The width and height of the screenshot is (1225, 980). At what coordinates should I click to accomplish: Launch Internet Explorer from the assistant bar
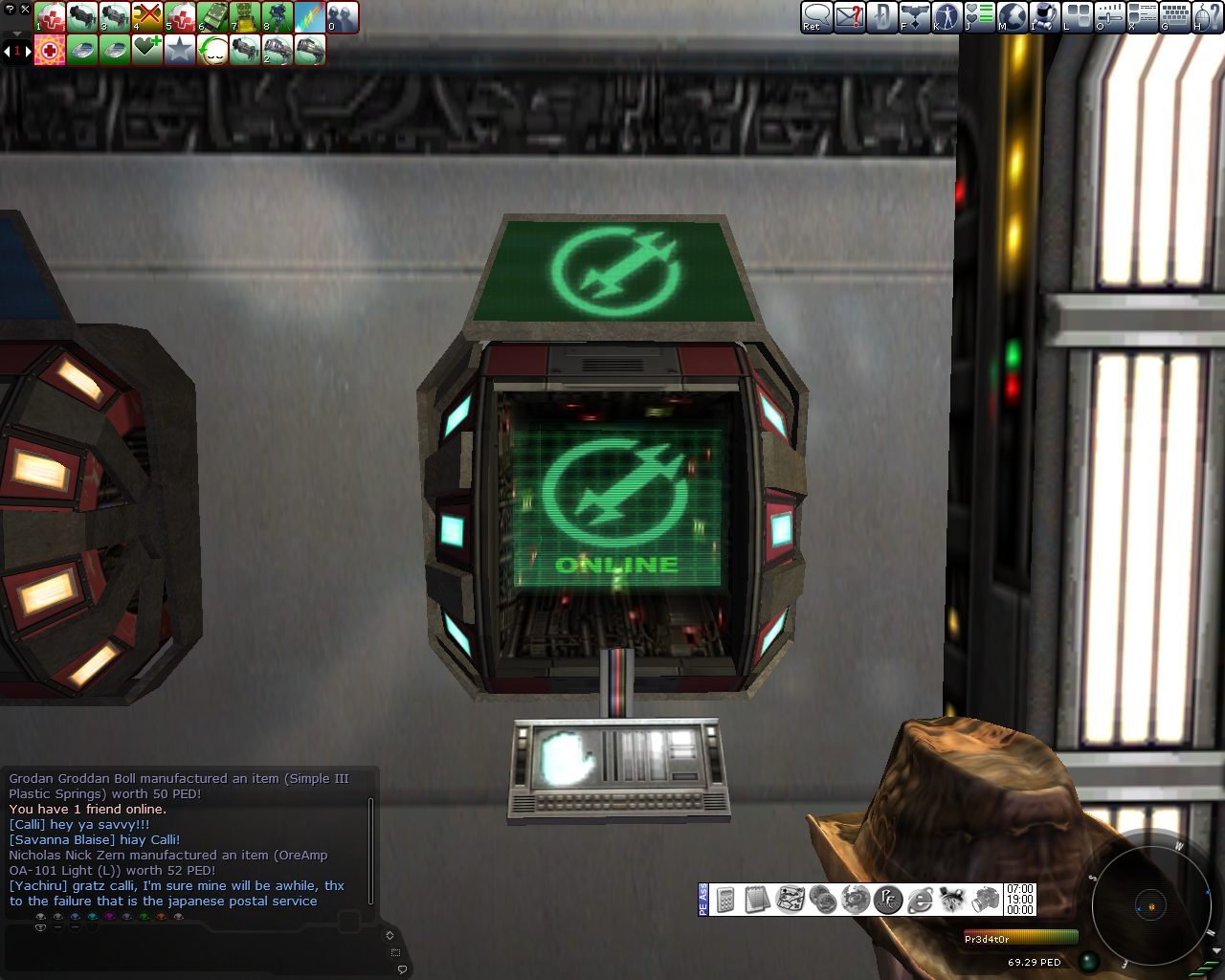[x=921, y=898]
